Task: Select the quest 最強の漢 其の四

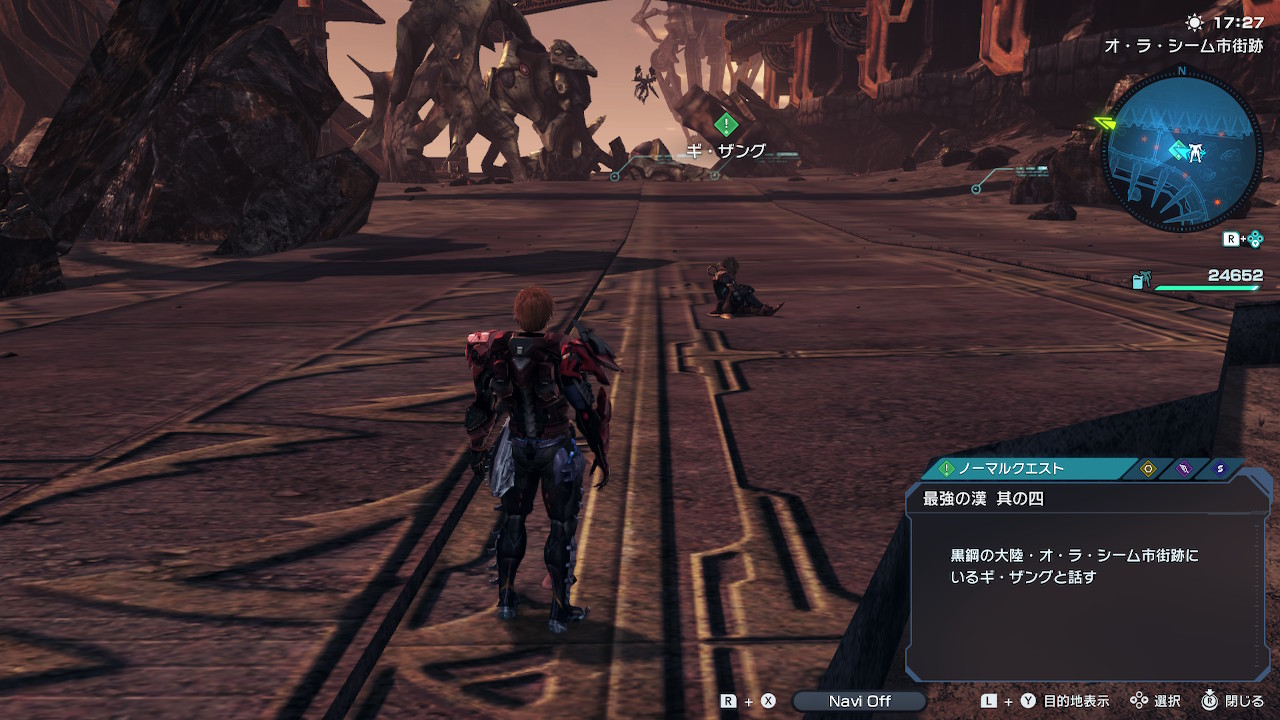Action: coord(983,498)
